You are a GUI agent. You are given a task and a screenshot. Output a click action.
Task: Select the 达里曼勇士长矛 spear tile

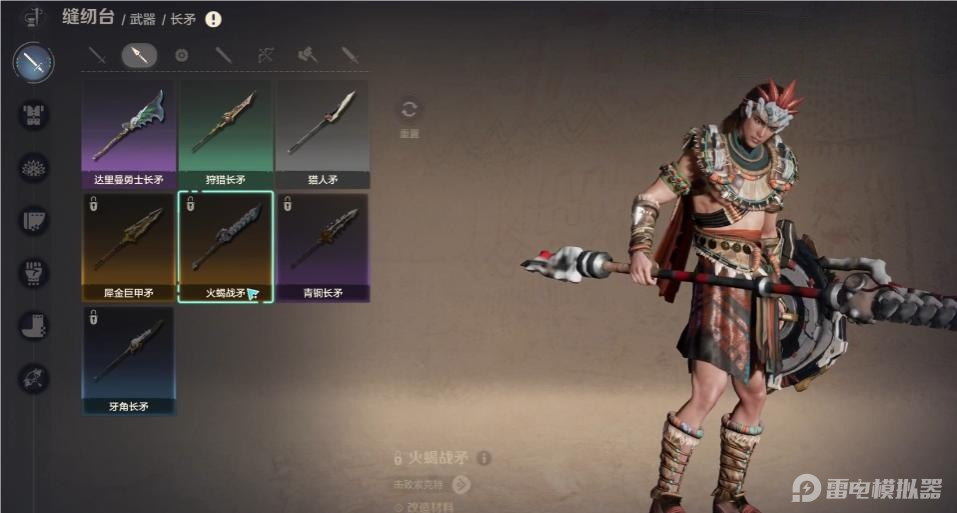pyautogui.click(x=128, y=134)
